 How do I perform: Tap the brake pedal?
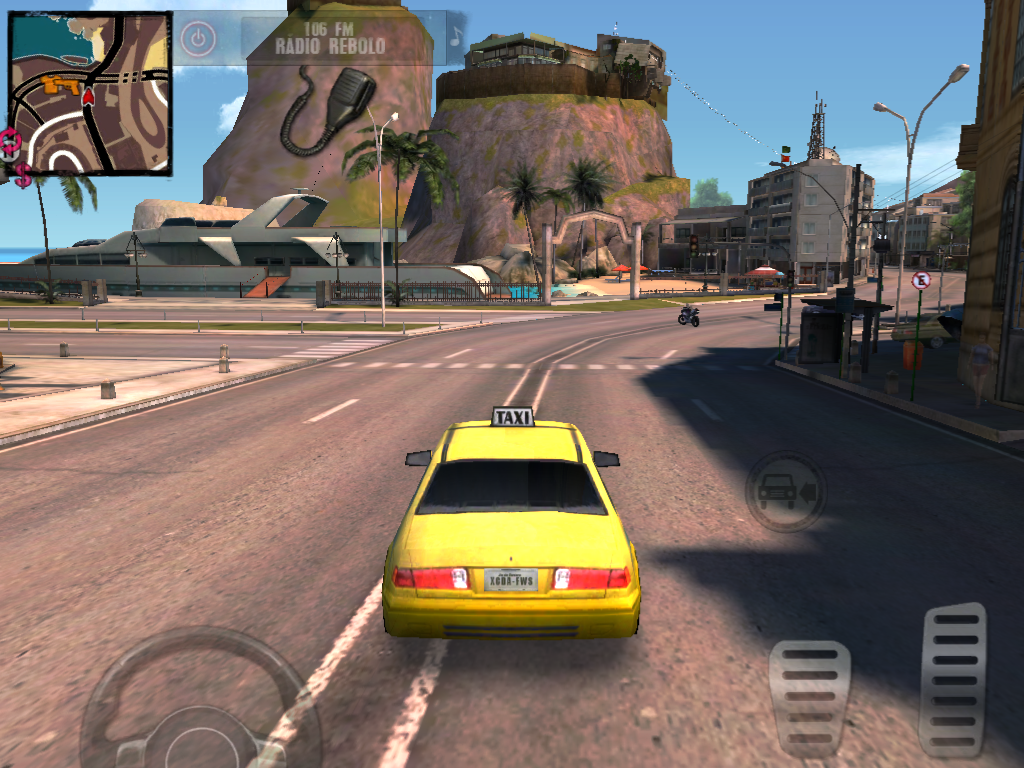tap(809, 697)
